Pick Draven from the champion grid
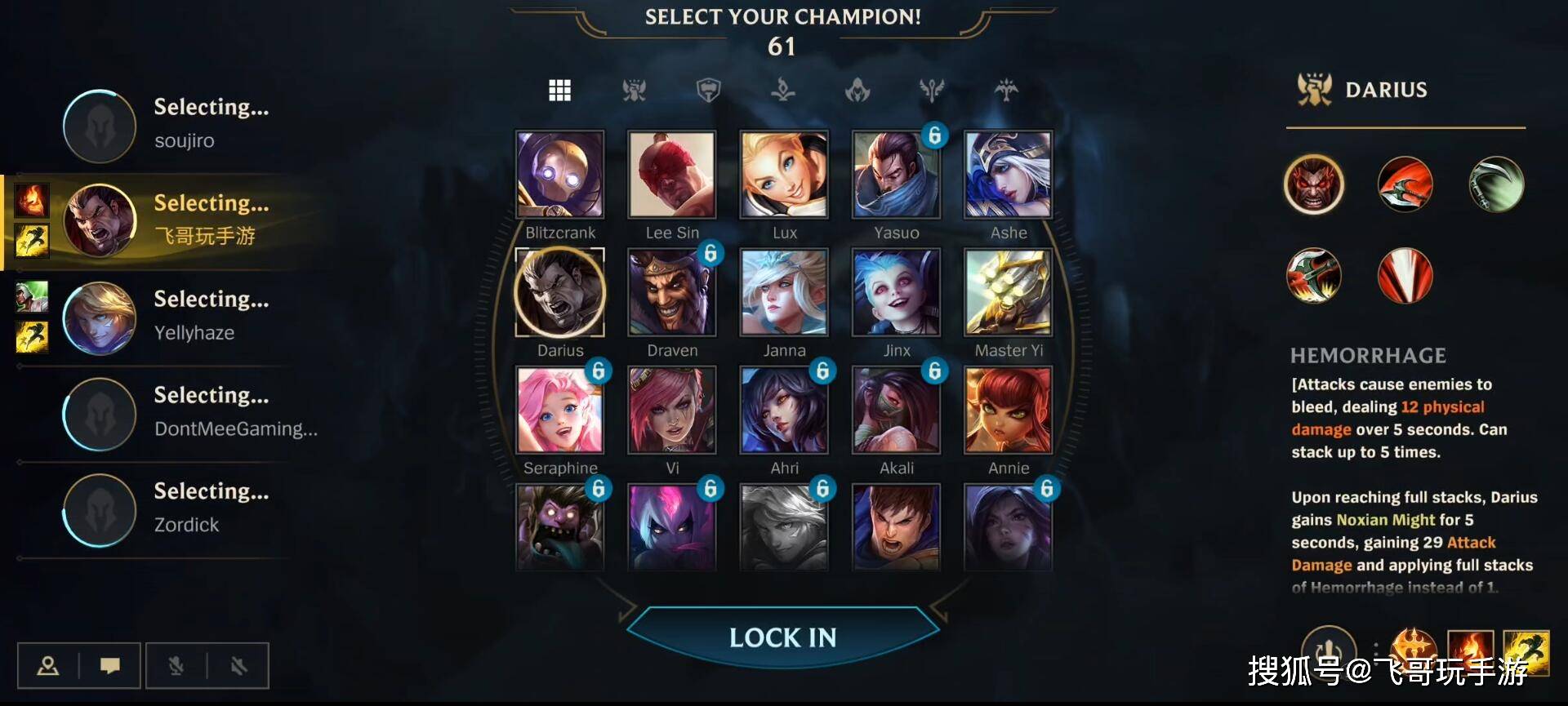1568x706 pixels. [x=672, y=292]
